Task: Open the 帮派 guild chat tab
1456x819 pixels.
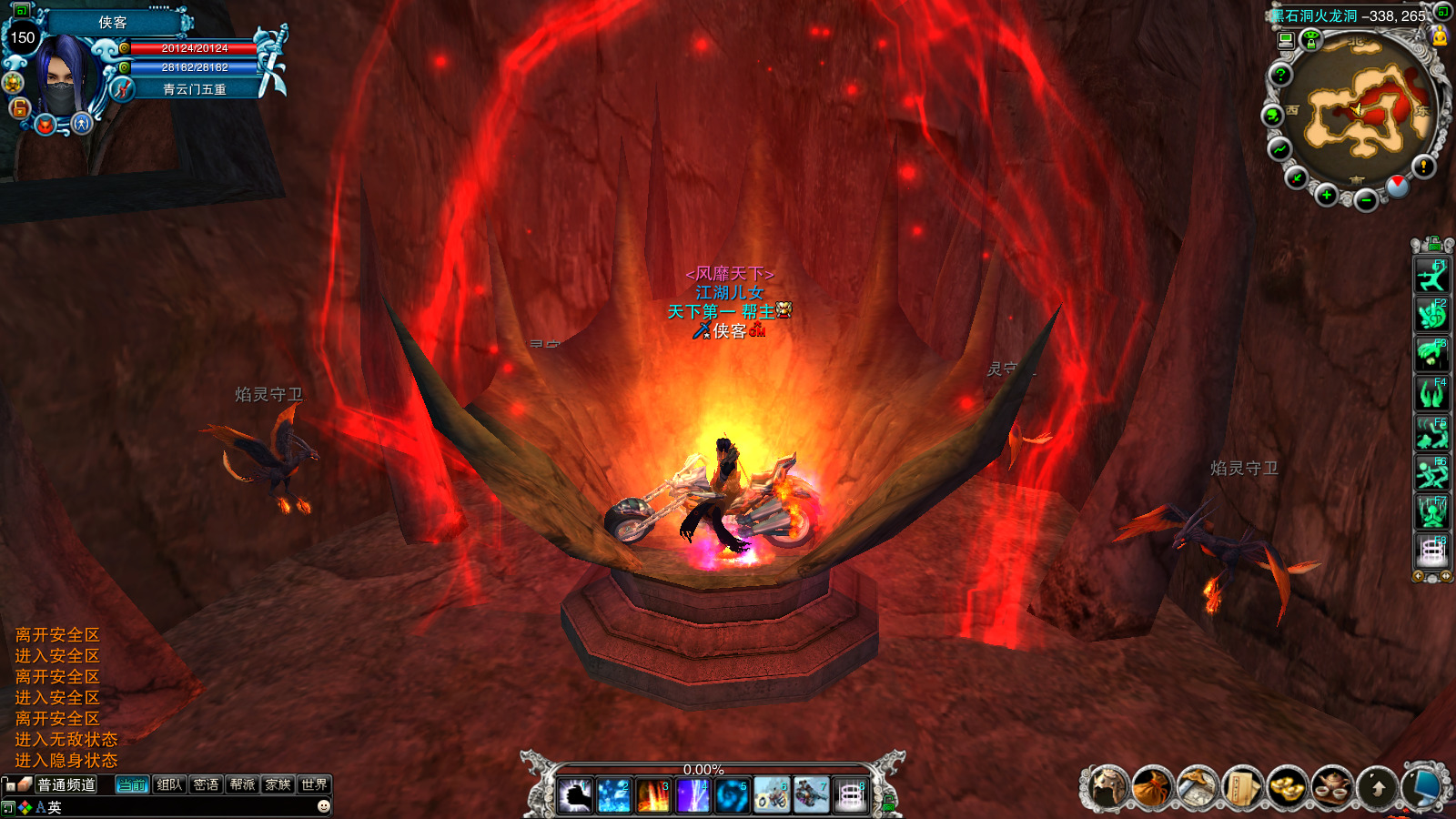Action: pyautogui.click(x=242, y=784)
